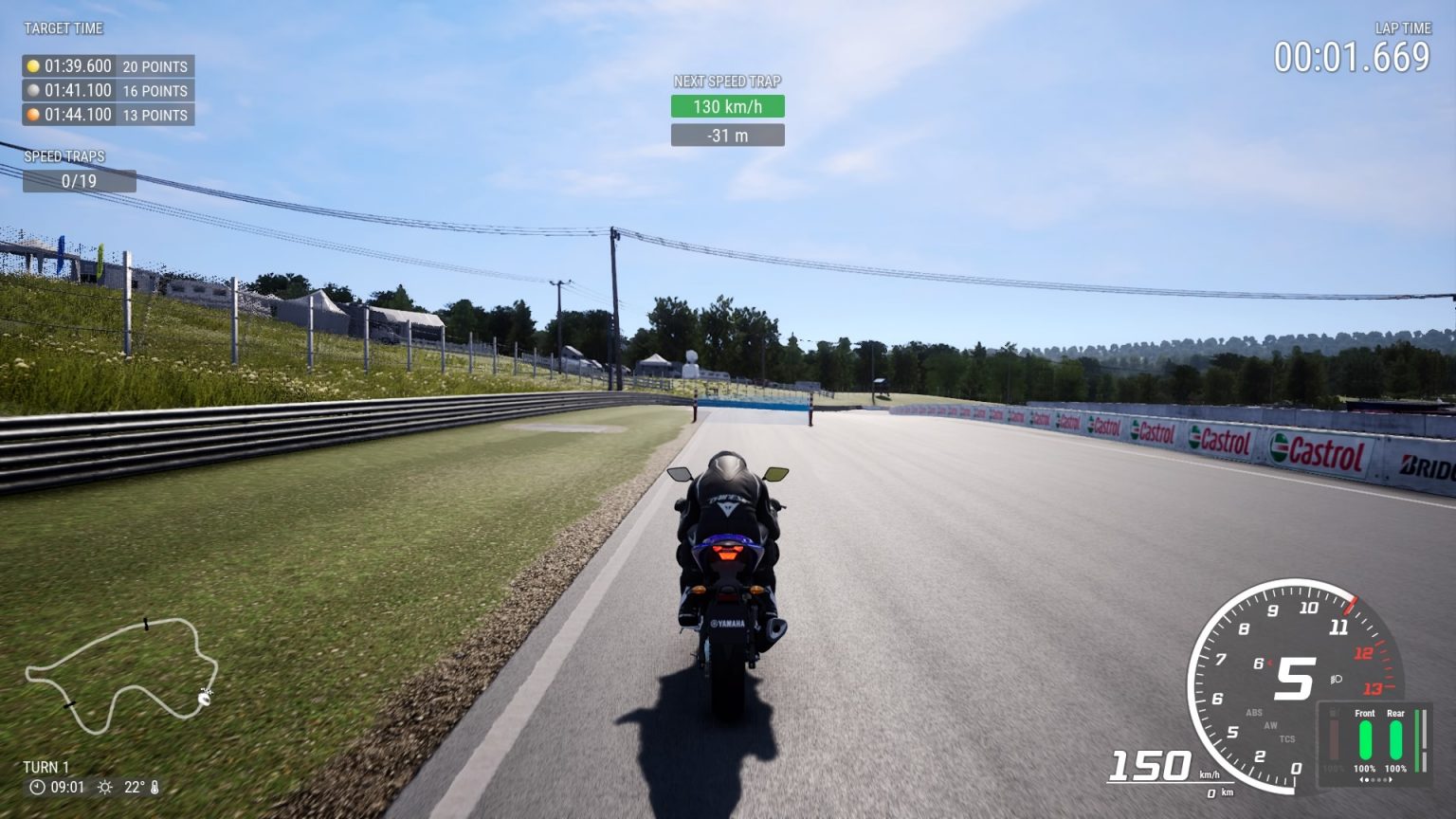Viewport: 1456px width, 819px height.
Task: Select the gold medal icon for 01:39.600
Action: click(31, 66)
